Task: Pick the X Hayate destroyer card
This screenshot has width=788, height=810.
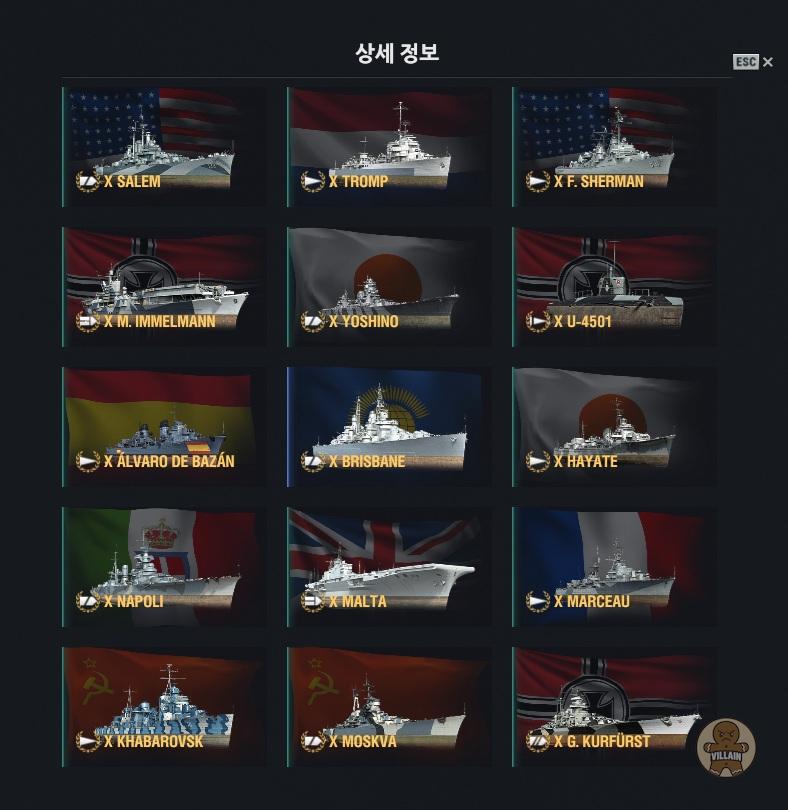Action: tap(613, 426)
